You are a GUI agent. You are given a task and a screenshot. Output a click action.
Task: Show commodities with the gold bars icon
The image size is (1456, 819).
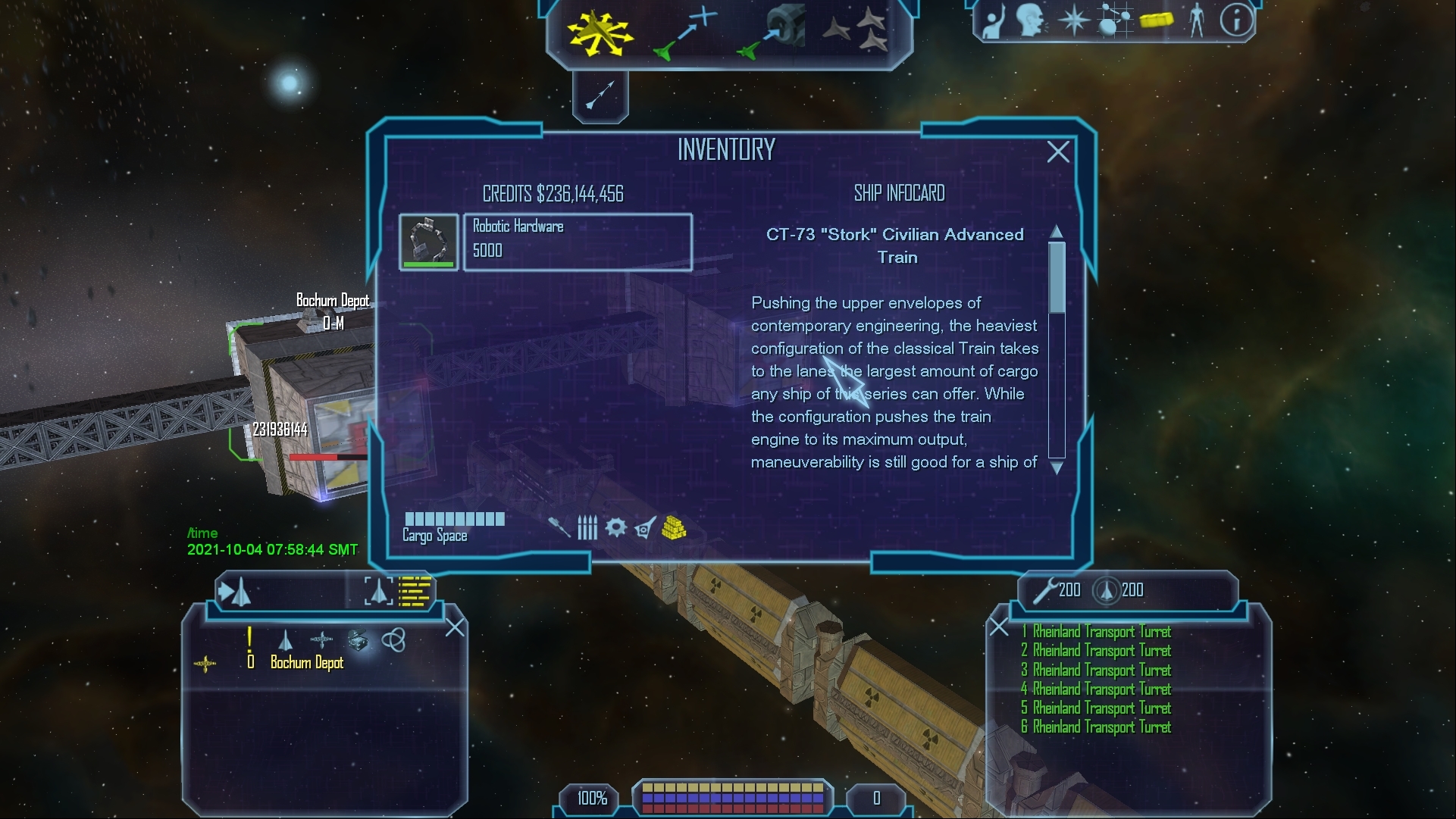point(674,527)
